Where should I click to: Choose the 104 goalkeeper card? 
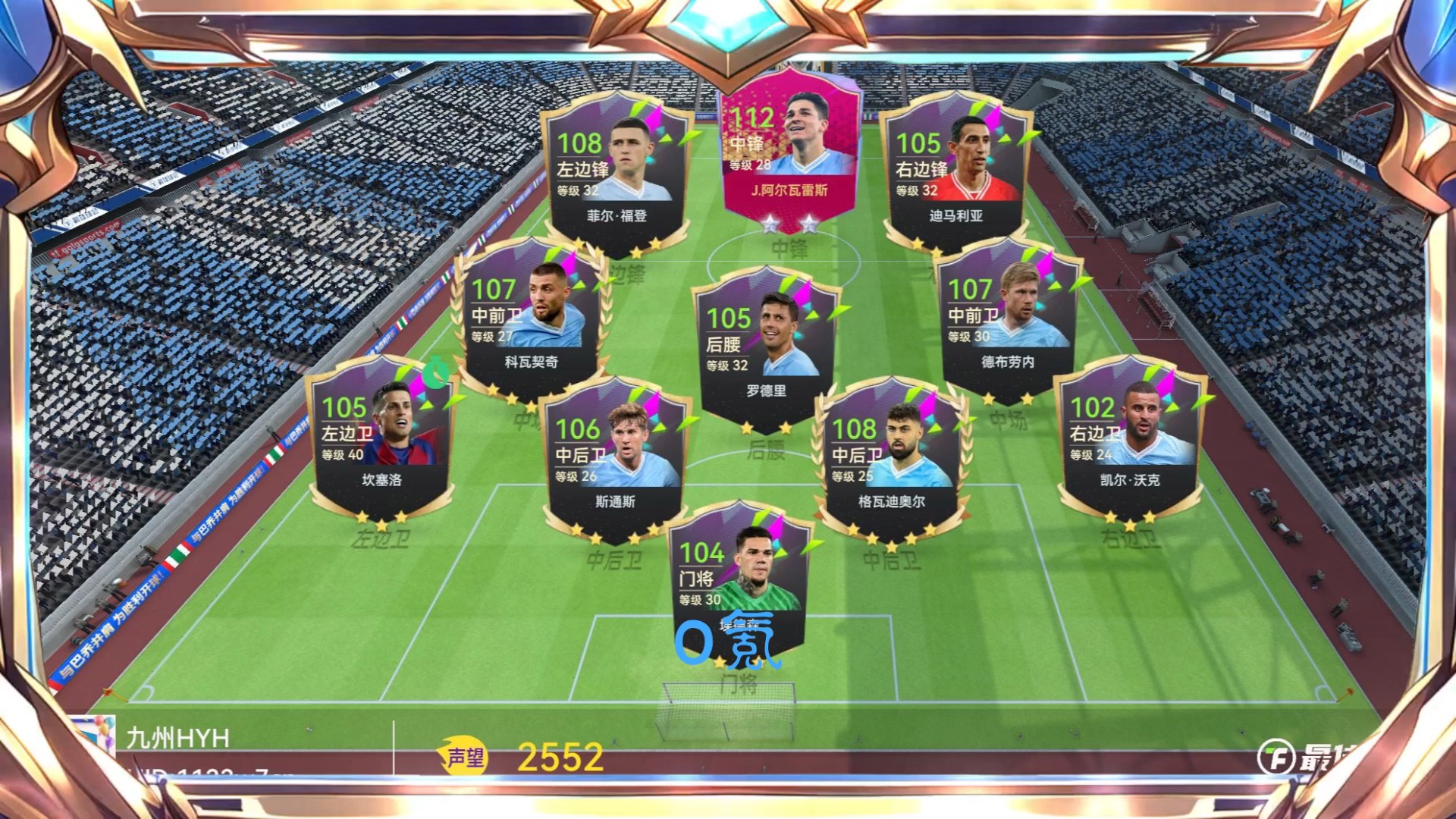738,580
